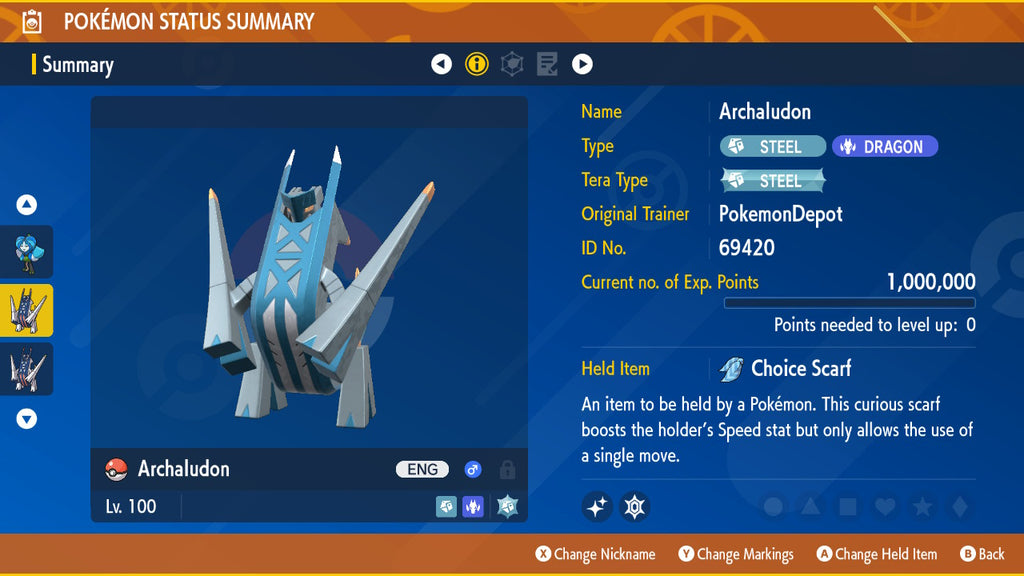Click the down arrow below party list

point(27,419)
